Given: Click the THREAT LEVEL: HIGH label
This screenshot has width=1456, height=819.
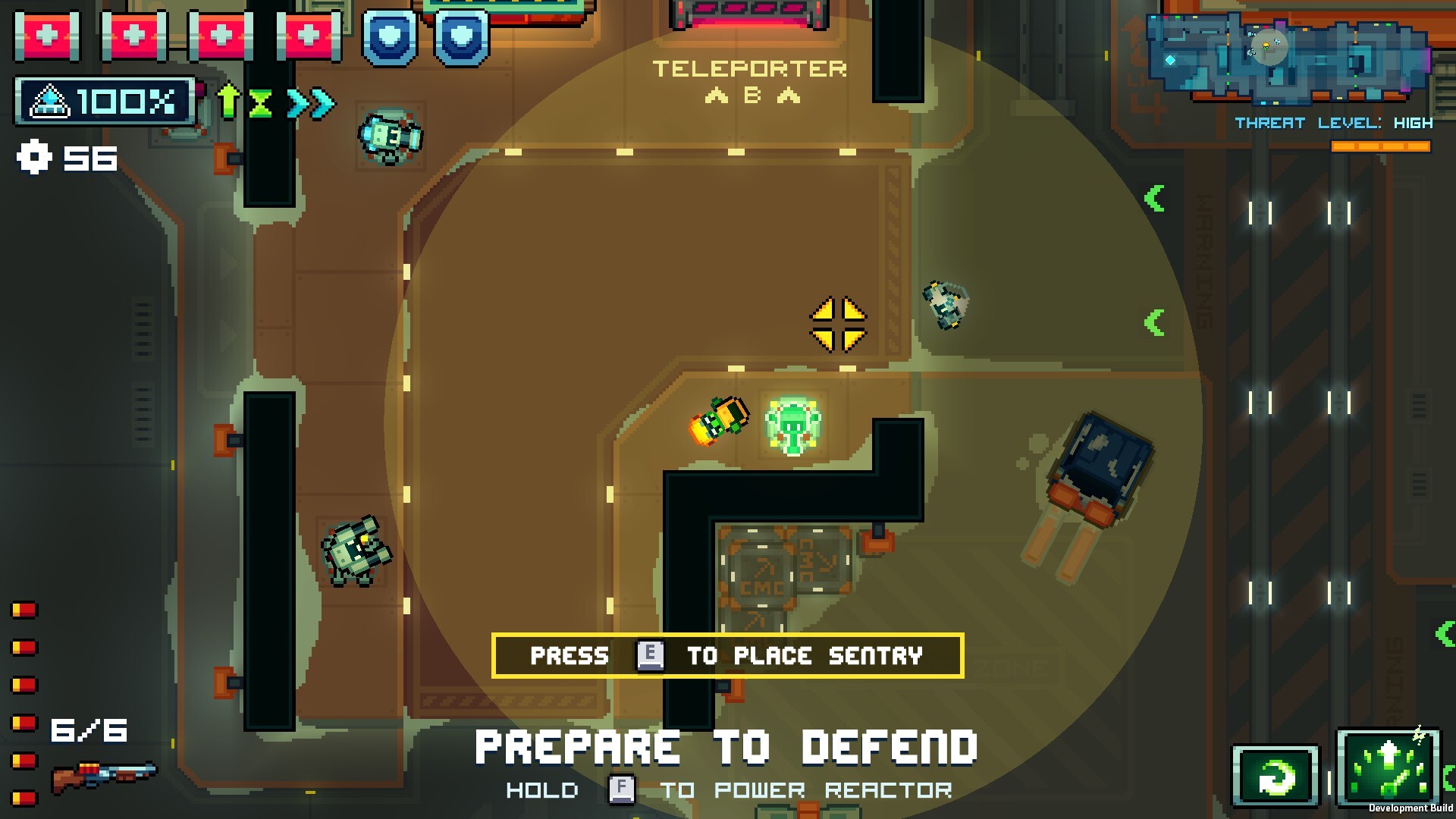Looking at the screenshot, I should [x=1332, y=122].
